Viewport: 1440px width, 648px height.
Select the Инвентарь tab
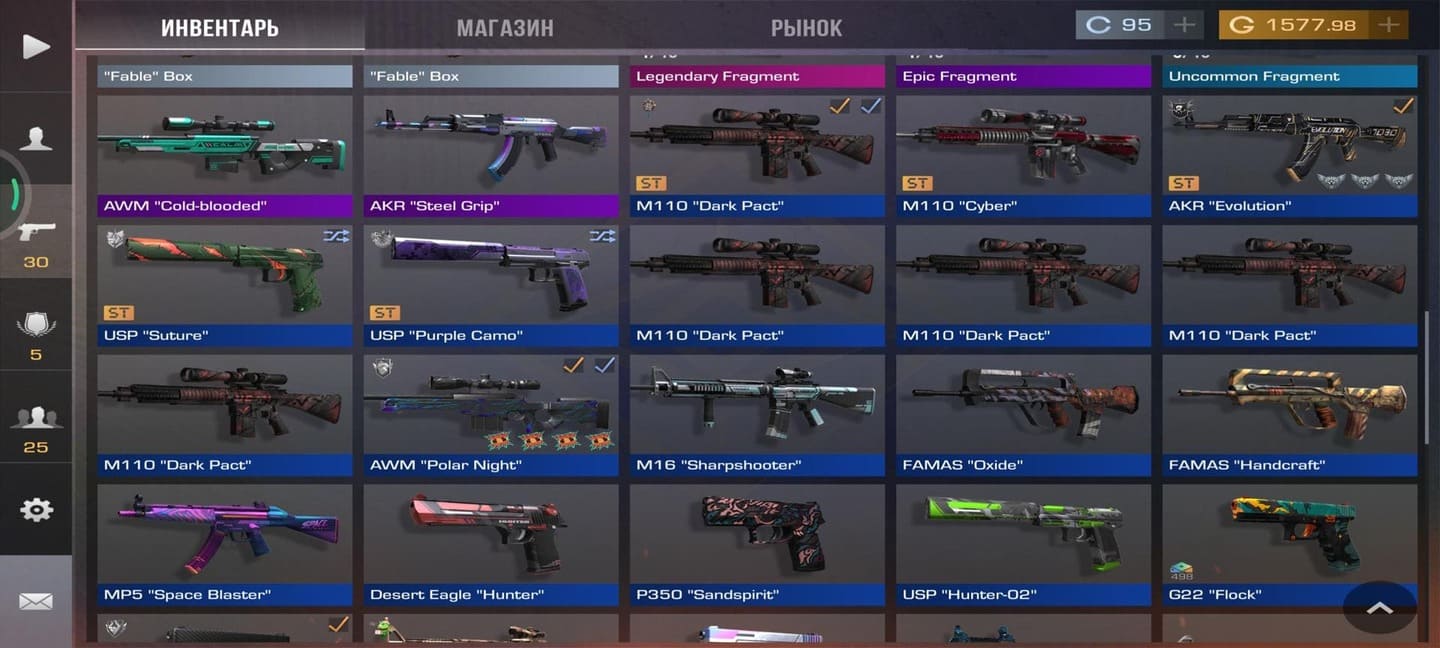220,28
